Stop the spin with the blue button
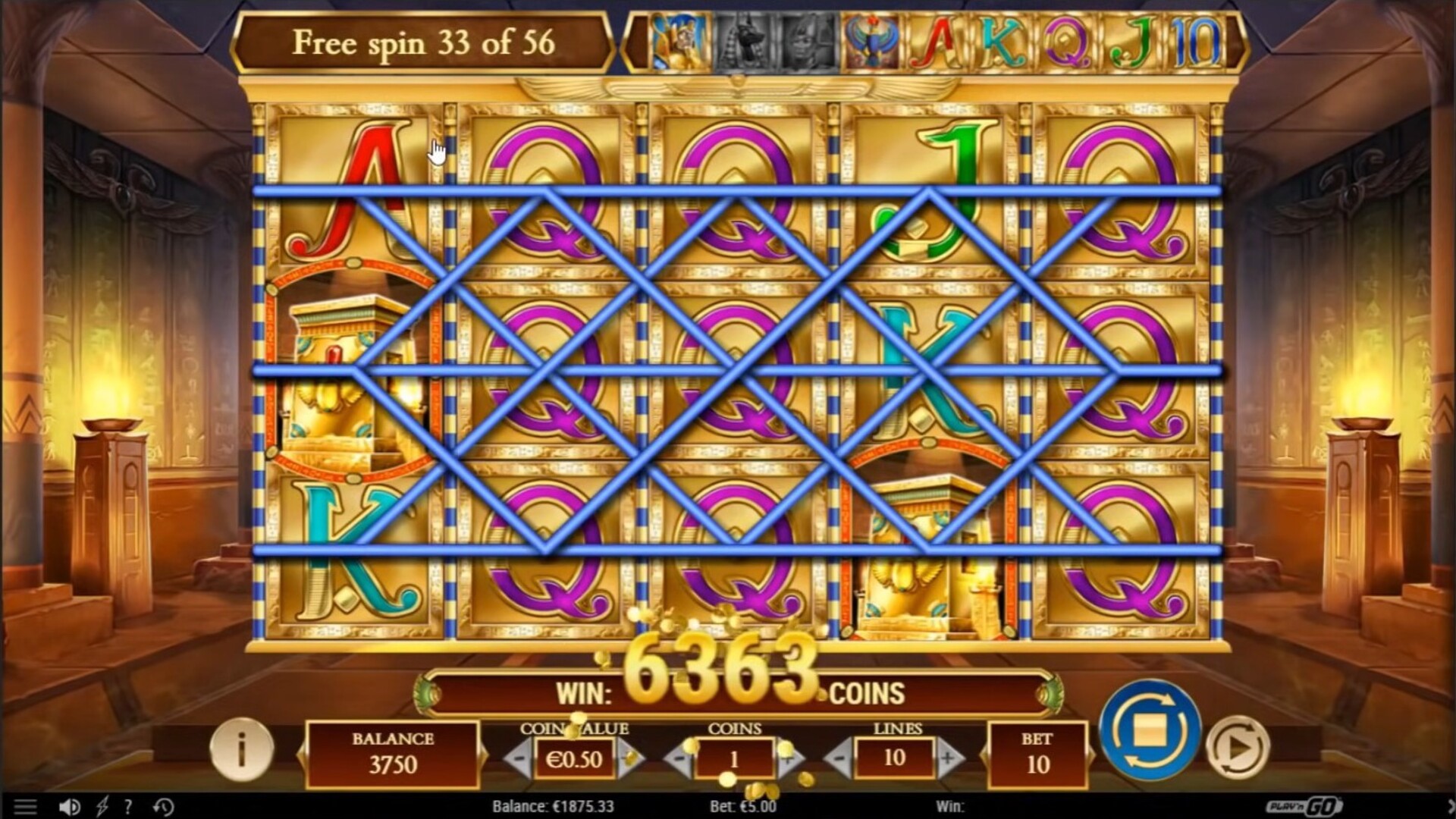This screenshot has width=1456, height=819. (x=1150, y=730)
